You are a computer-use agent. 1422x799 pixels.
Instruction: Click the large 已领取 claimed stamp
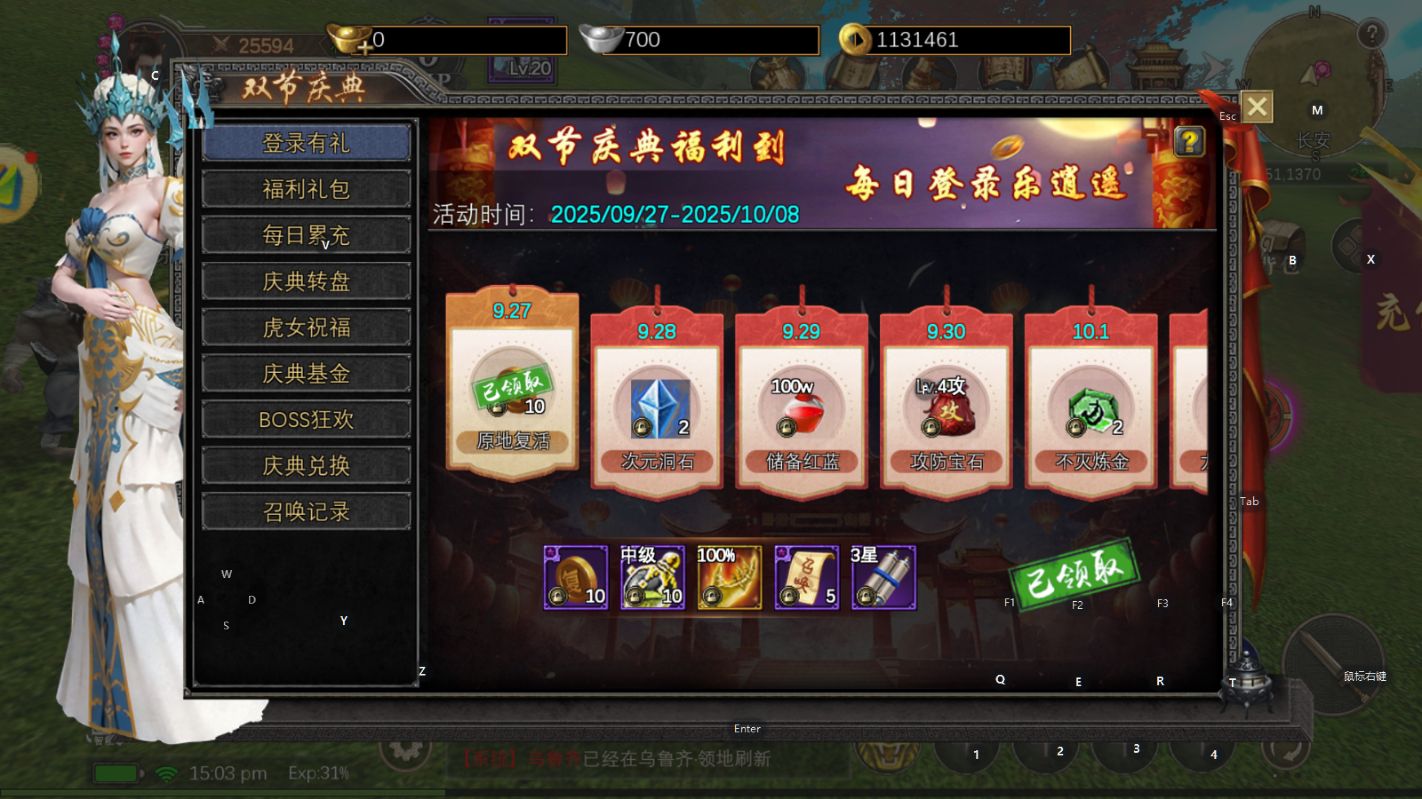[x=1077, y=578]
